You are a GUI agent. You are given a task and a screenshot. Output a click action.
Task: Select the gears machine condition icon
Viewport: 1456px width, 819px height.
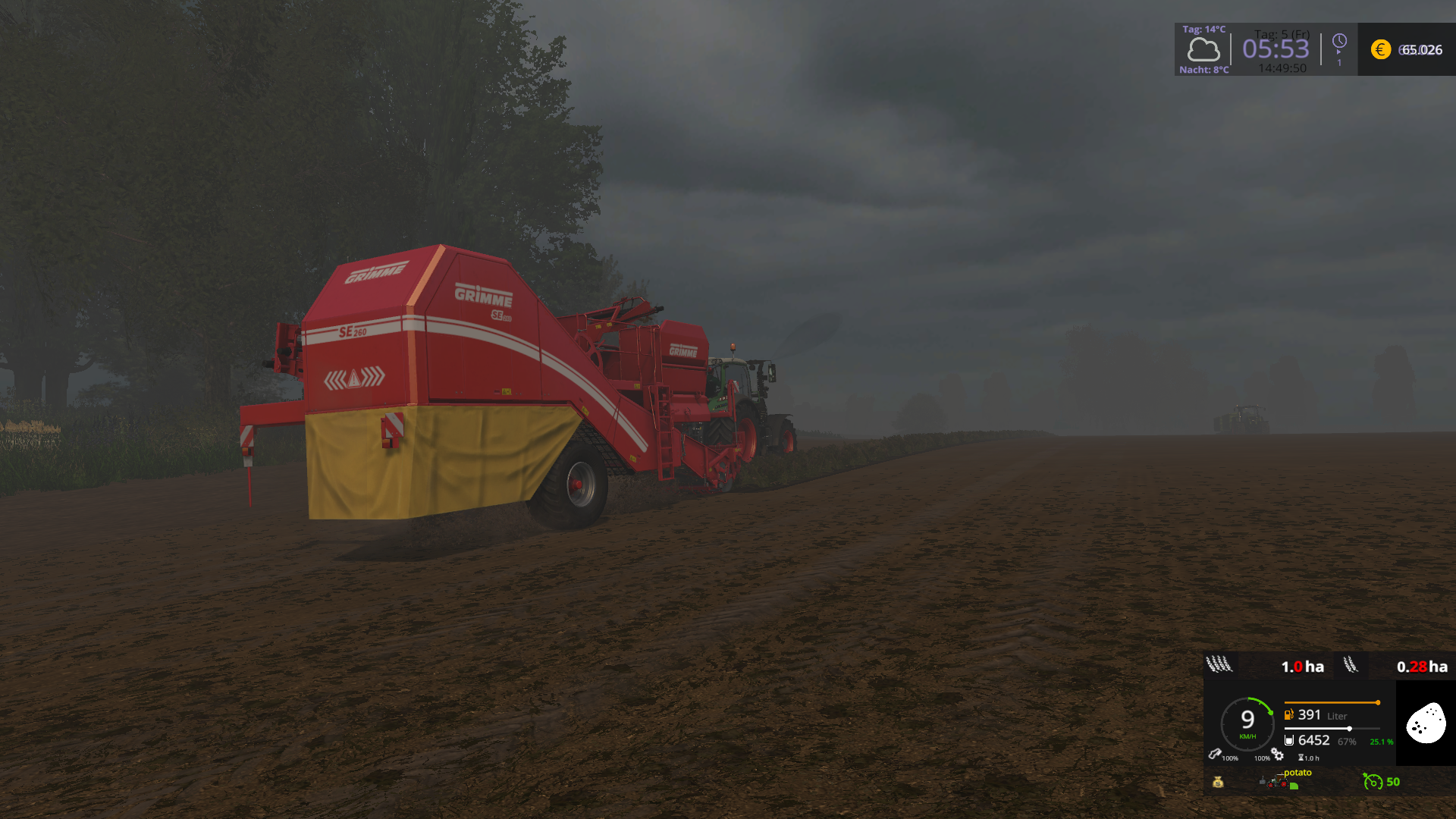pyautogui.click(x=1278, y=755)
